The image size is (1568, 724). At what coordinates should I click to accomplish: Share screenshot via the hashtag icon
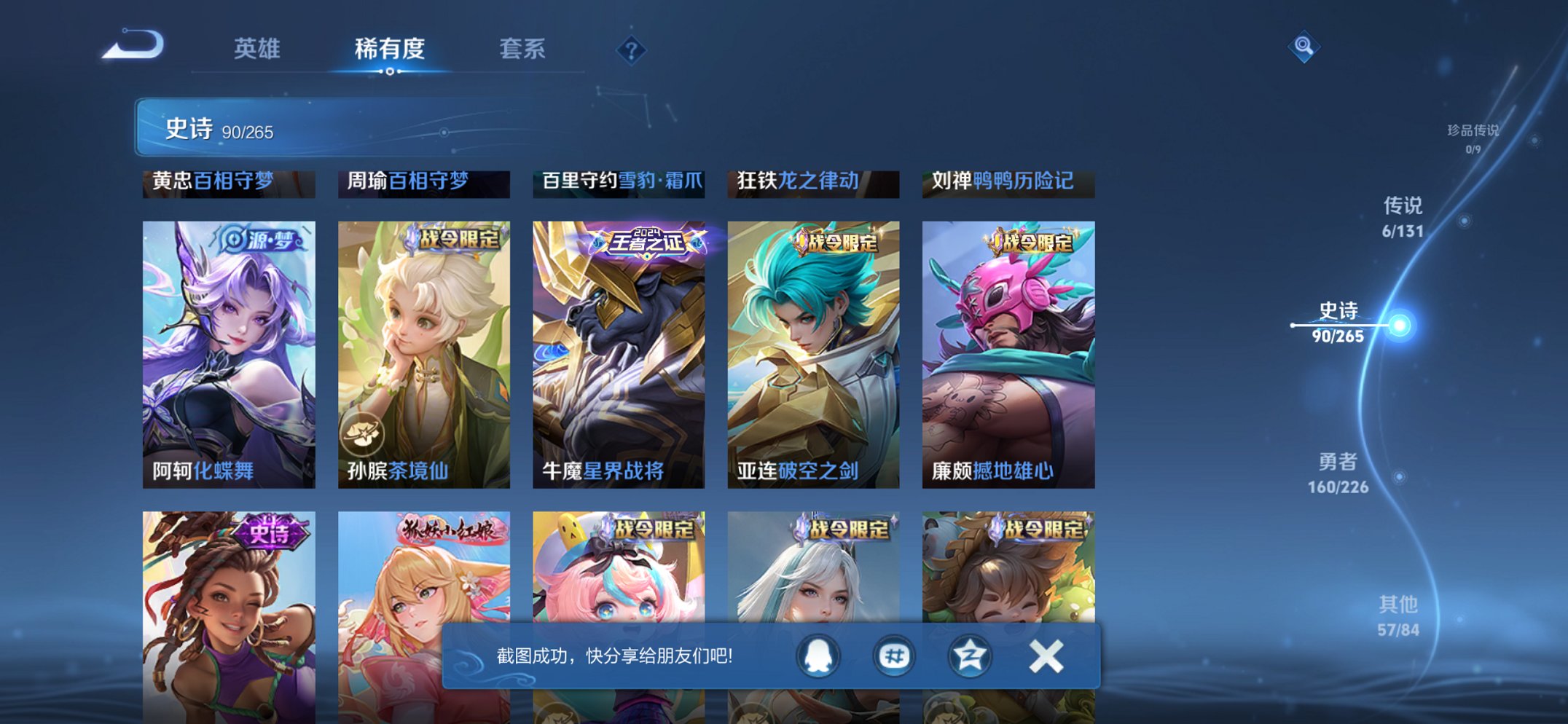(895, 656)
